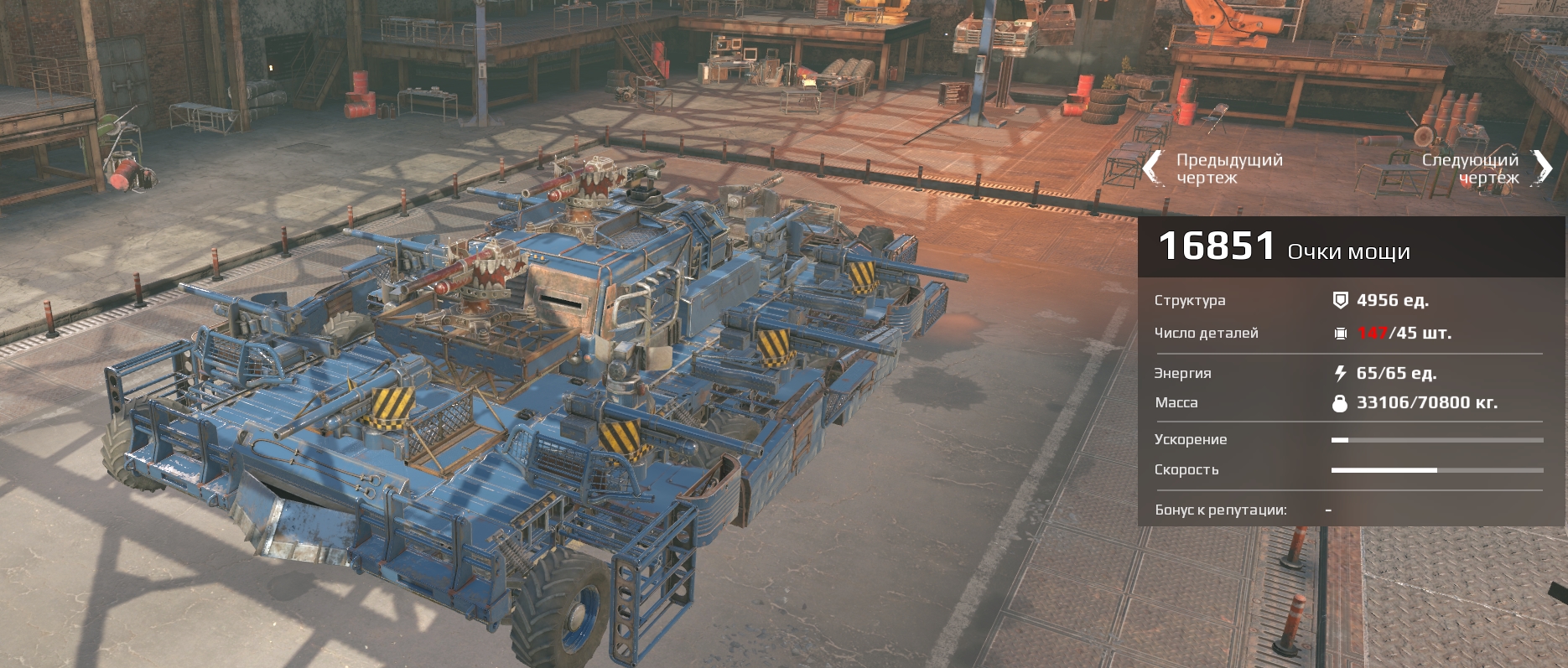The height and width of the screenshot is (668, 1568).
Task: Click the lightning bolt icon for Энергия
Action: tap(1342, 373)
